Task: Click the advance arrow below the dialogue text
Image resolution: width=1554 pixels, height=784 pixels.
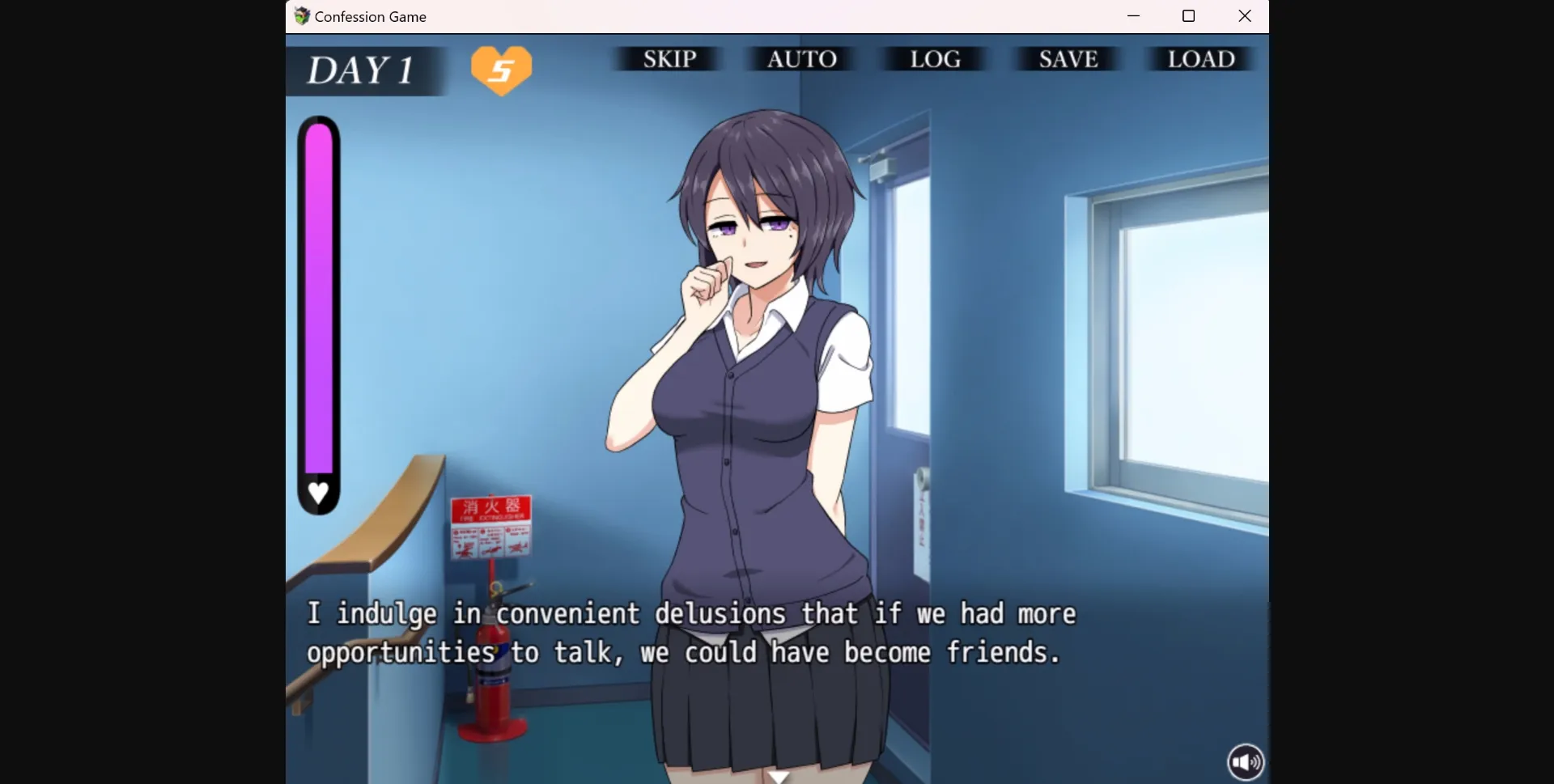Action: click(x=779, y=775)
